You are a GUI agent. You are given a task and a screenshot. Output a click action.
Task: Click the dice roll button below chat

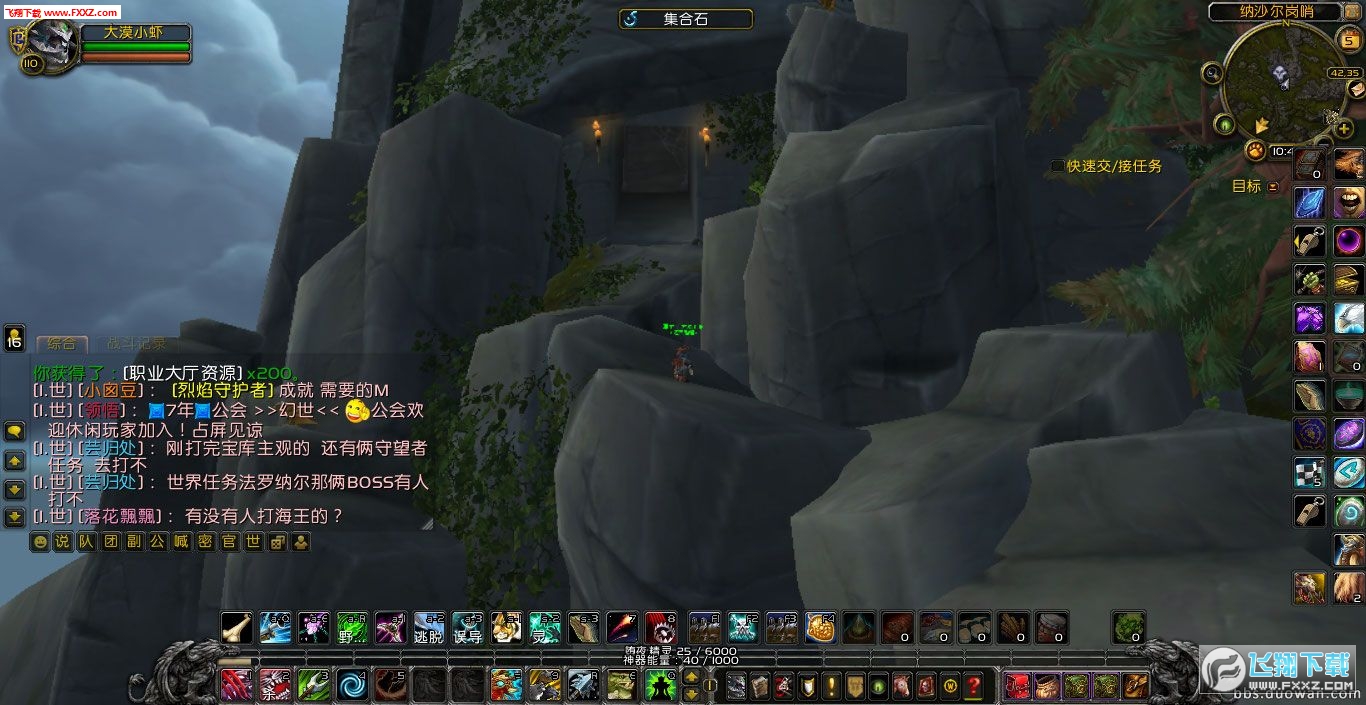pyautogui.click(x=277, y=542)
